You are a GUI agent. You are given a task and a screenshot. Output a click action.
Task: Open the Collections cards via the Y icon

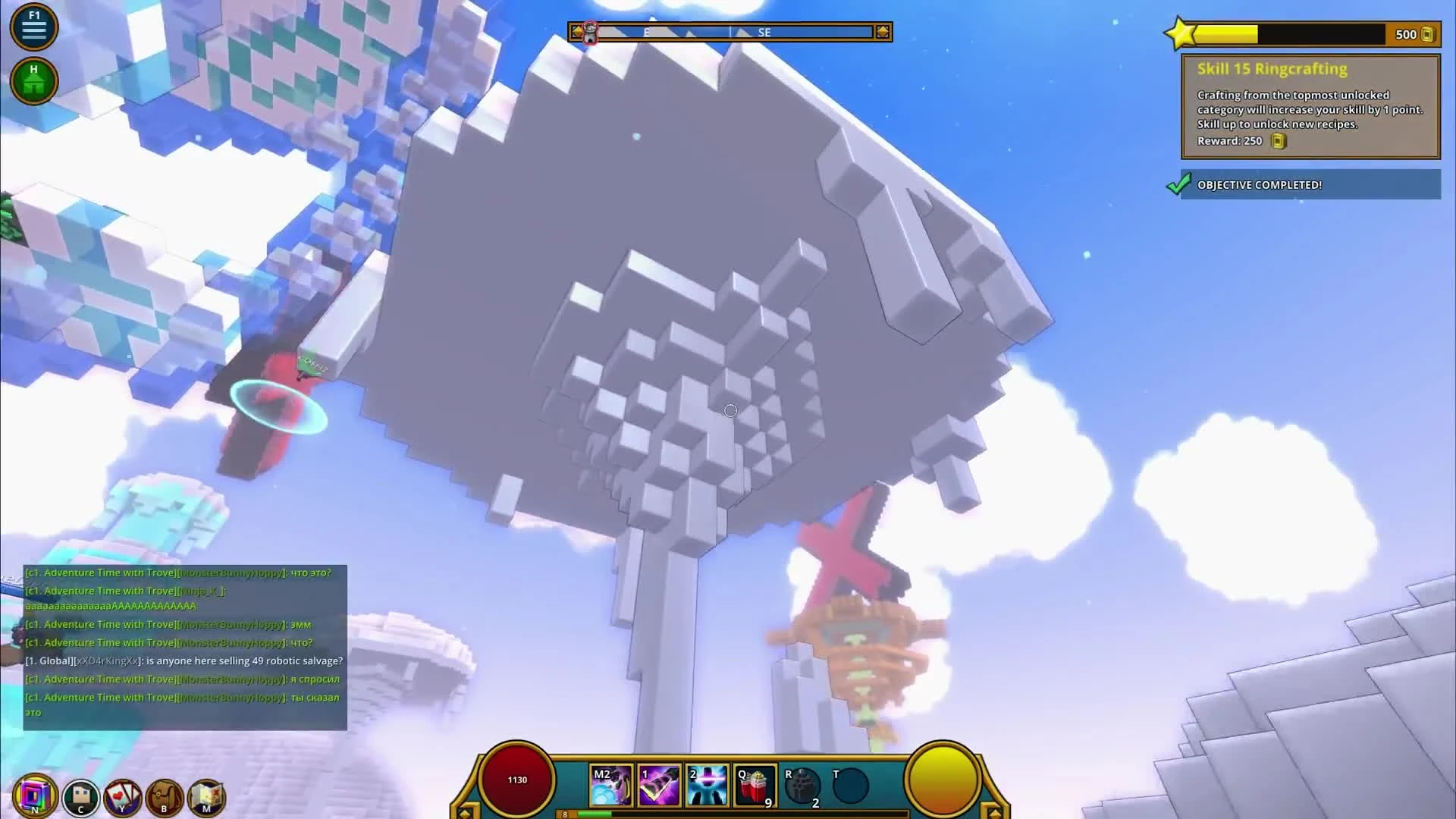click(x=124, y=796)
